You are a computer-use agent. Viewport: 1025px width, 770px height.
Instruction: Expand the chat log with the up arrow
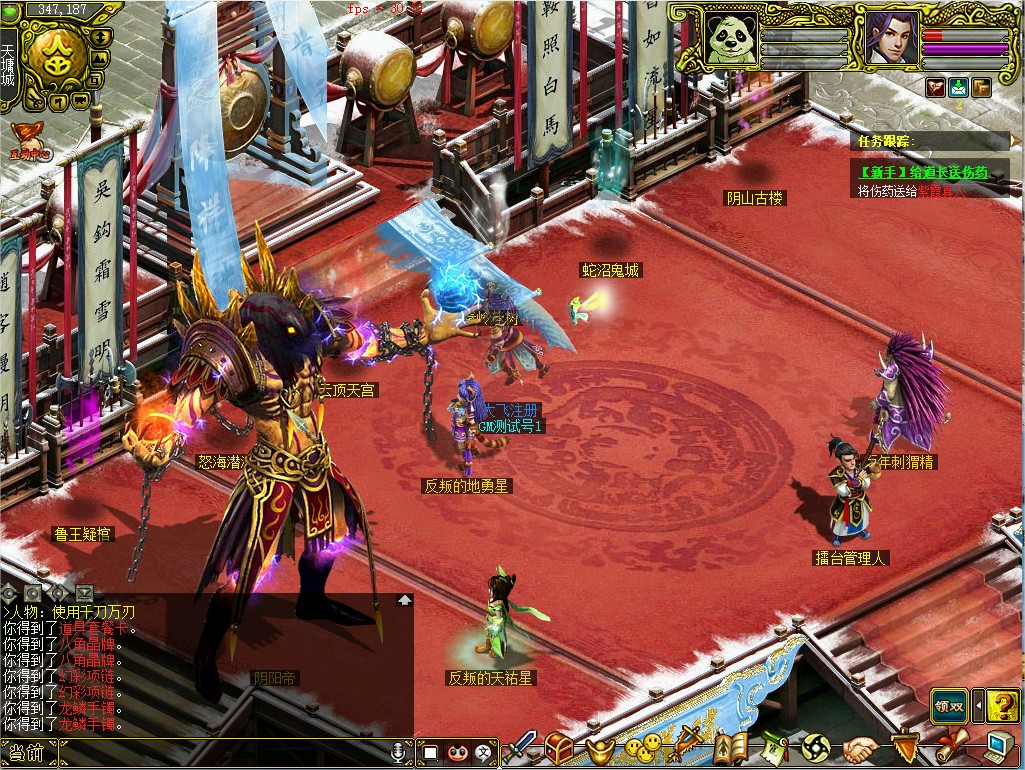(x=404, y=600)
